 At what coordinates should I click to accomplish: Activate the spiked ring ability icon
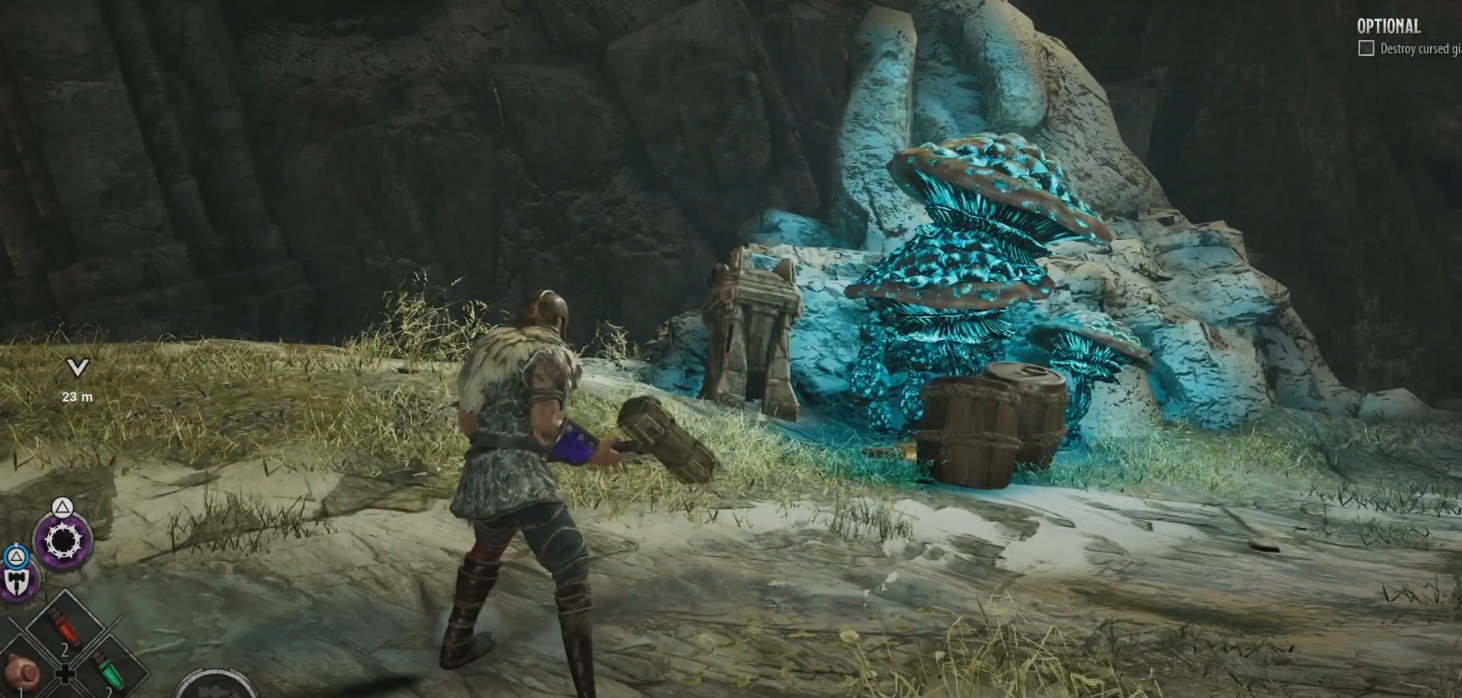[63, 541]
